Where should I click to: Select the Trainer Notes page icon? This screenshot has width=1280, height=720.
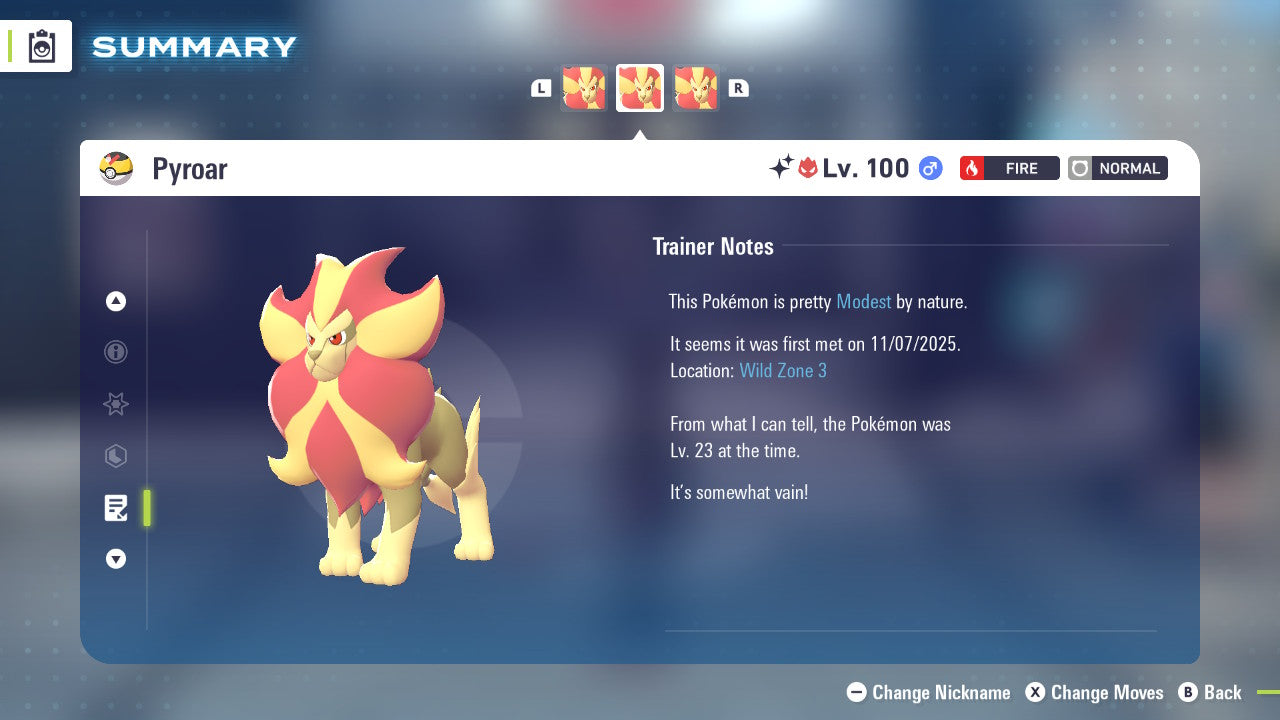pos(116,508)
